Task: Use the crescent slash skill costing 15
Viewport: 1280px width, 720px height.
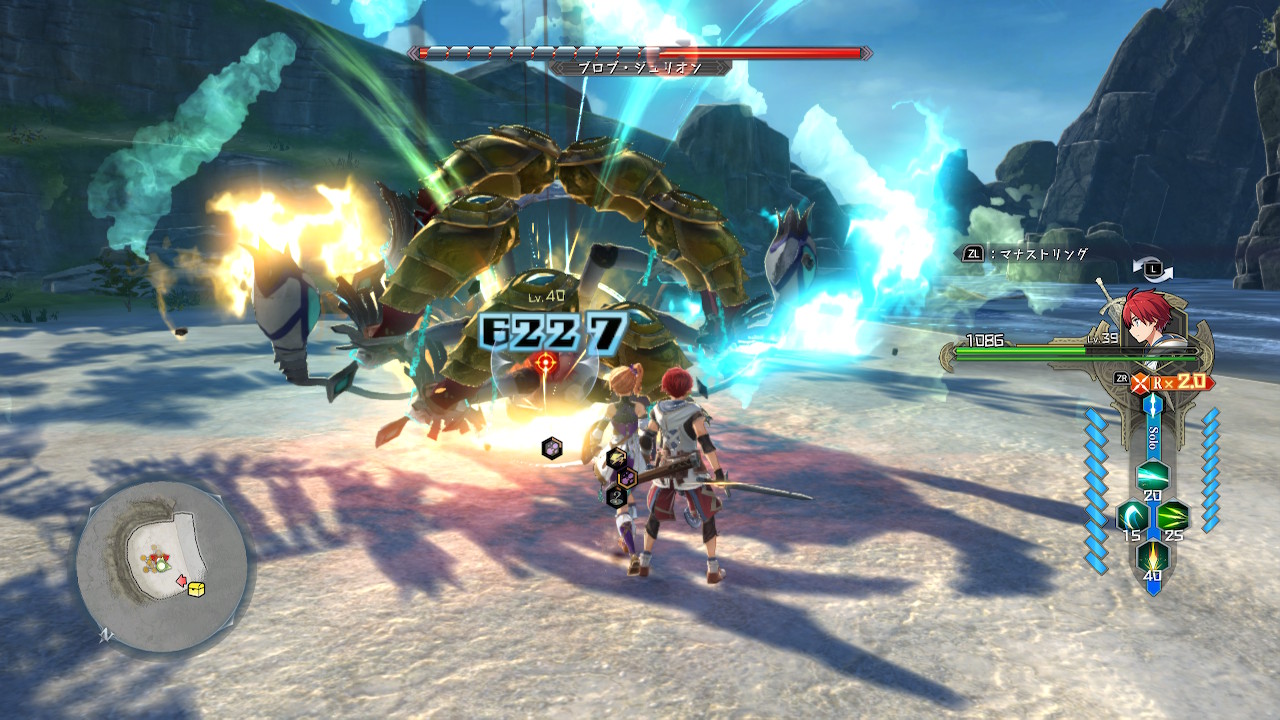Action: [1131, 516]
